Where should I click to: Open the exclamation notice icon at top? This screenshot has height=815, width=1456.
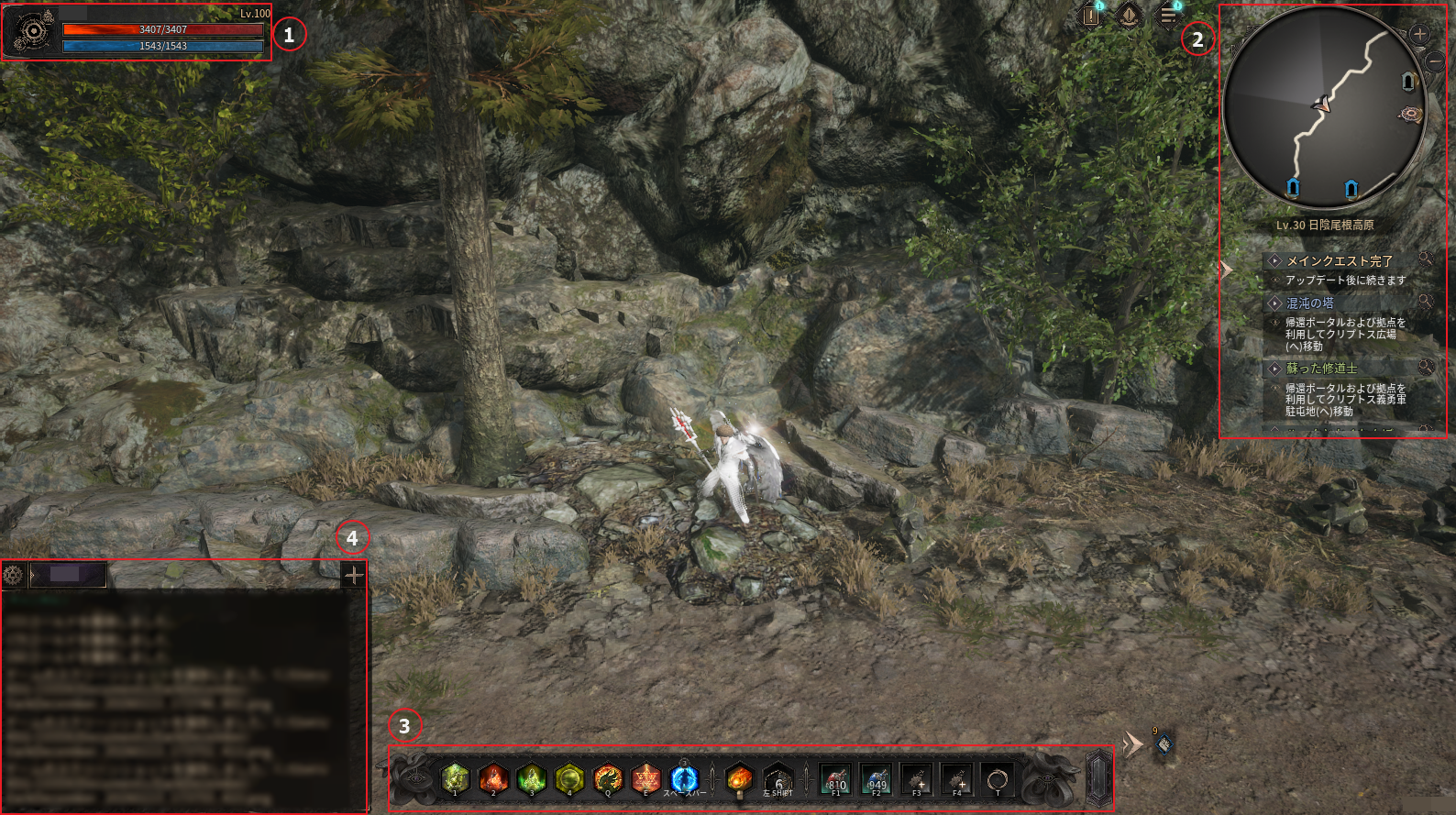[1090, 16]
